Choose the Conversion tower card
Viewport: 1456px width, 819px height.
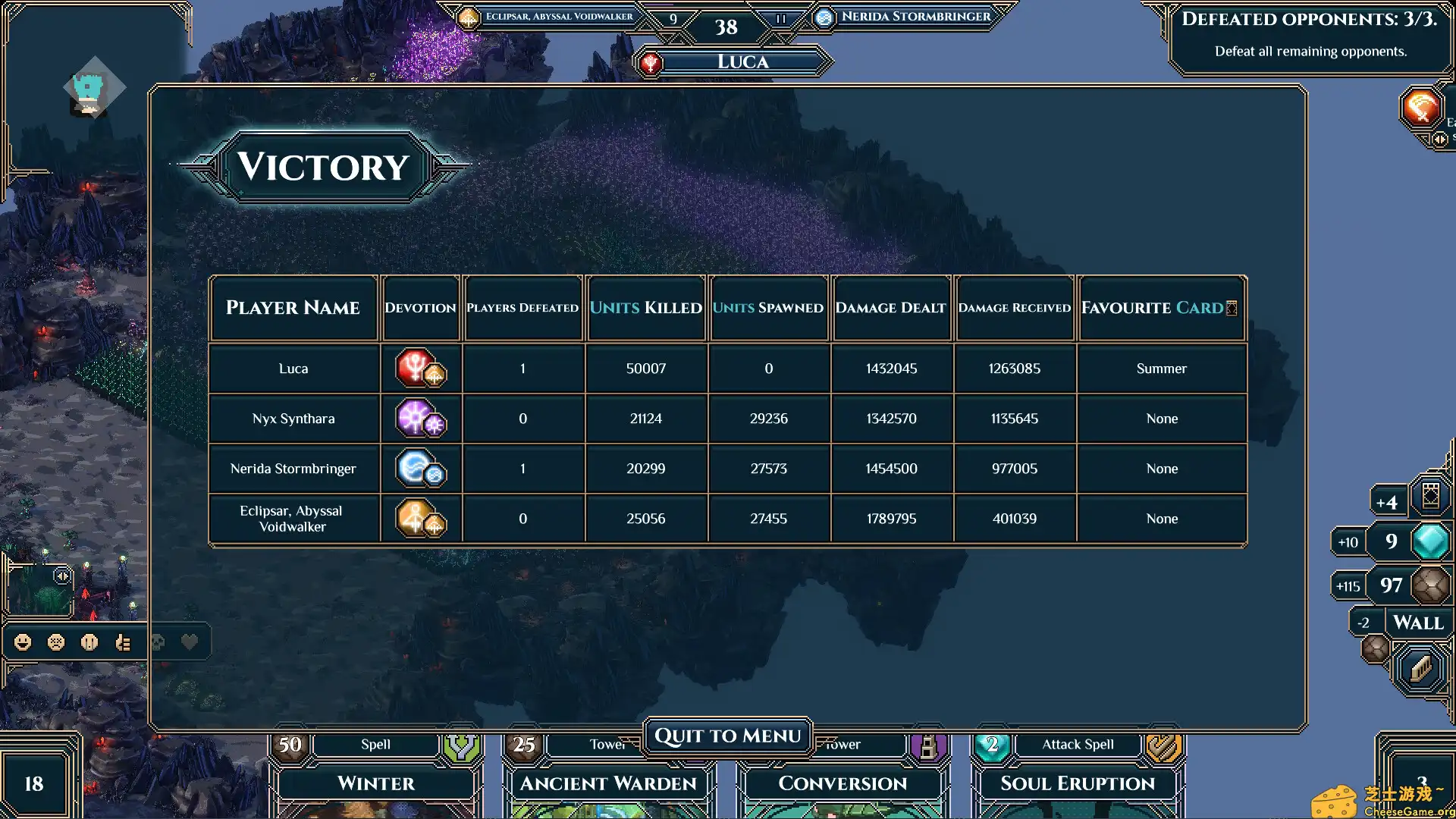tap(842, 783)
